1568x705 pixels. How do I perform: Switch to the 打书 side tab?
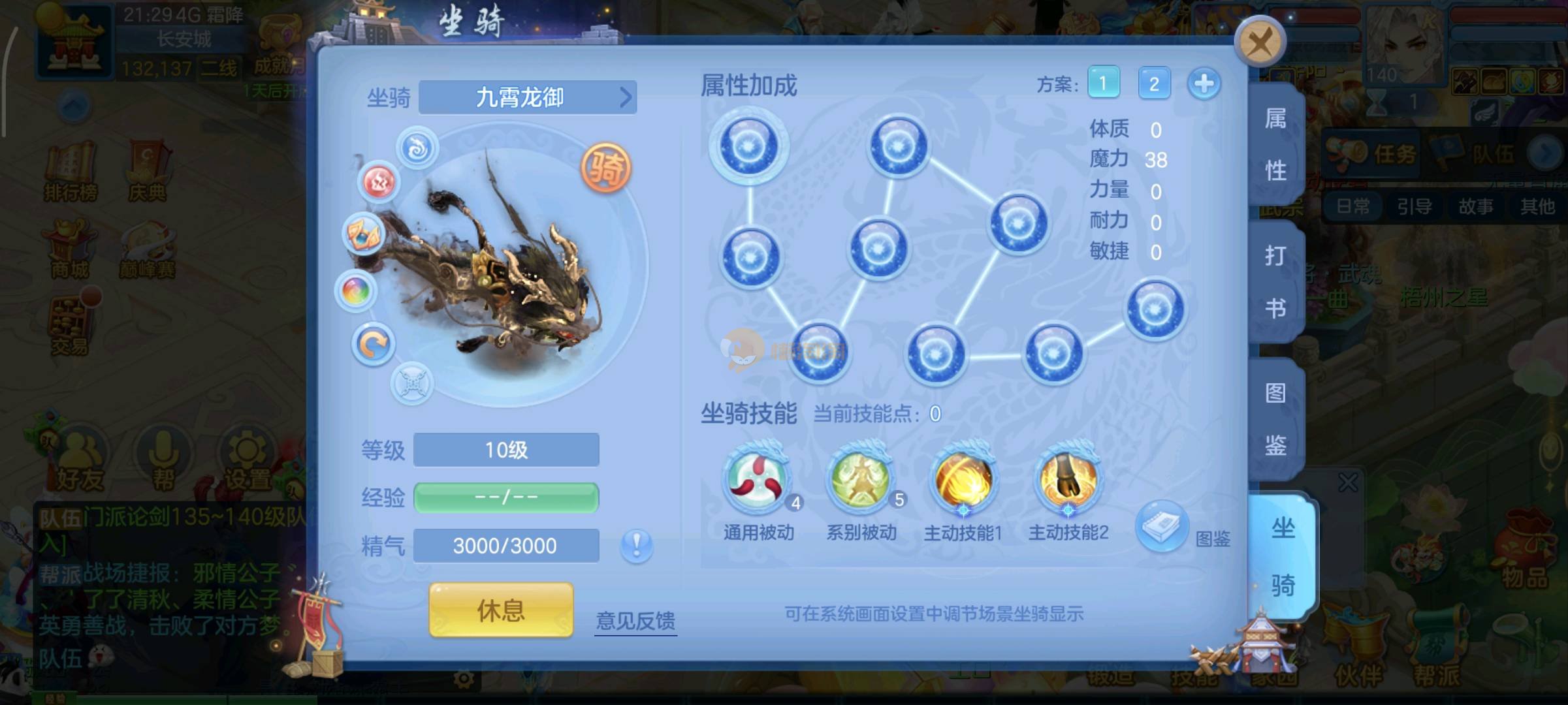point(1275,282)
